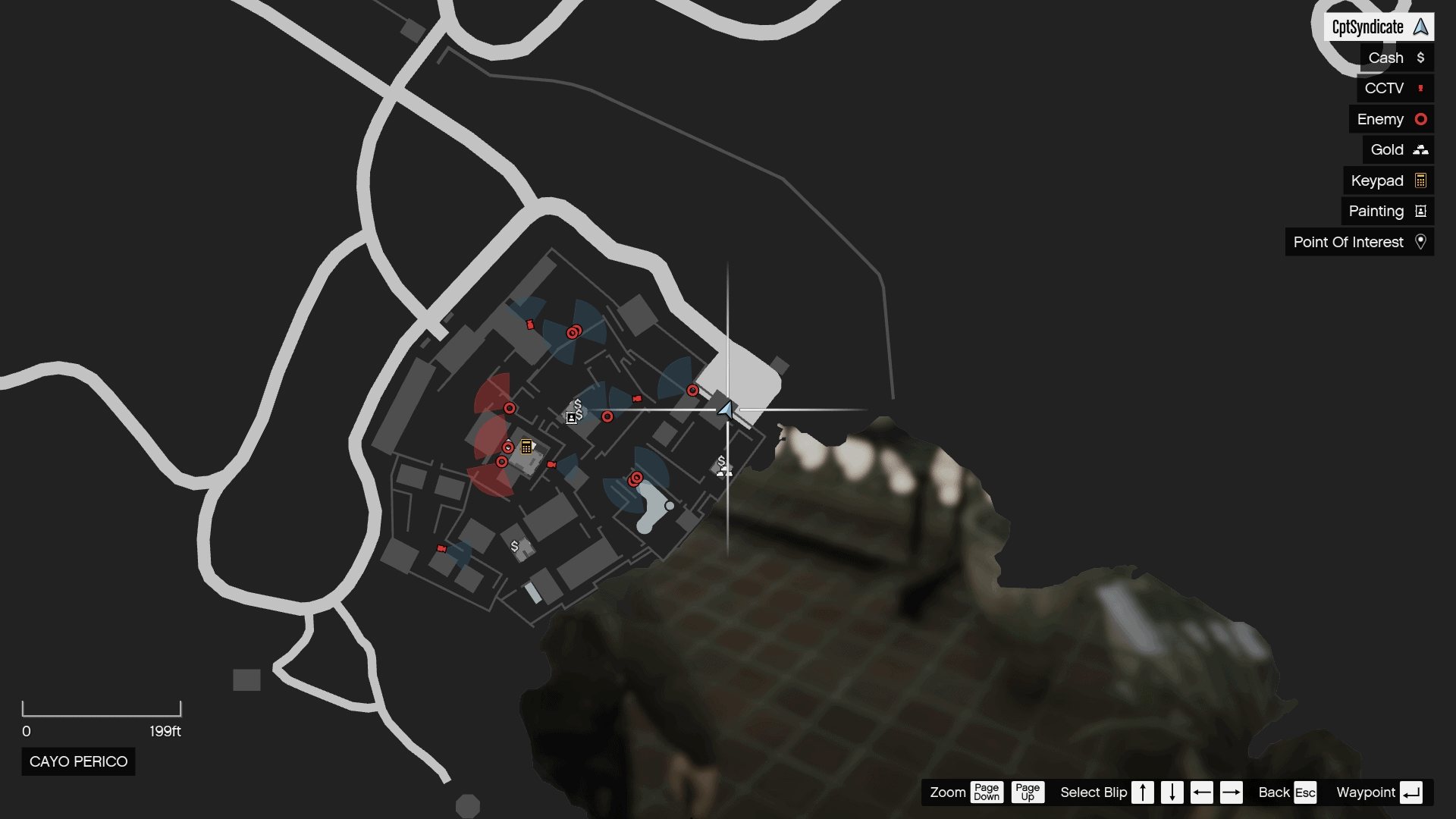Click the Keypad calculator icon in the legend
The width and height of the screenshot is (1456, 819).
(x=1421, y=180)
